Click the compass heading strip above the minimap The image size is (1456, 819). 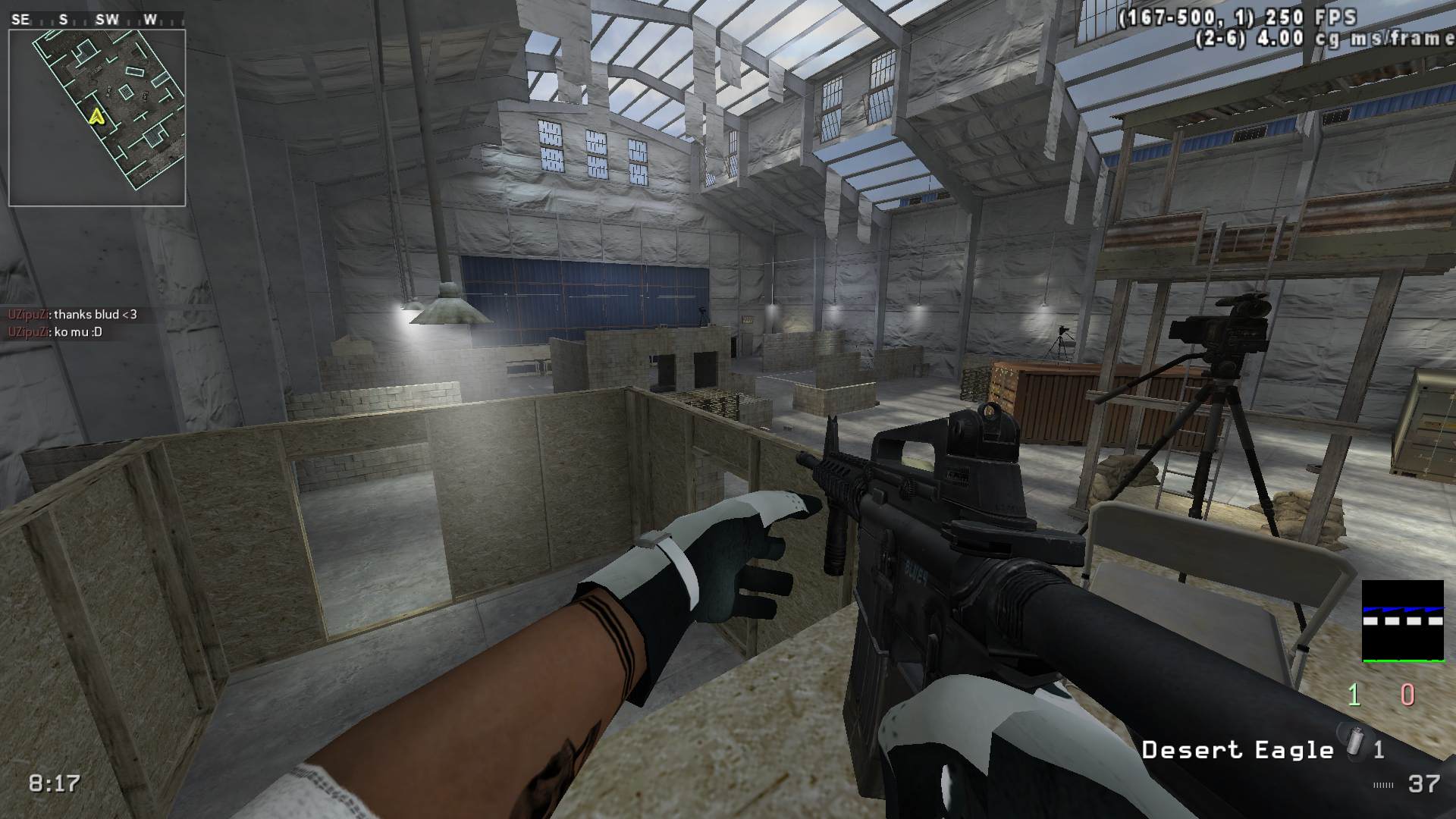[97, 20]
